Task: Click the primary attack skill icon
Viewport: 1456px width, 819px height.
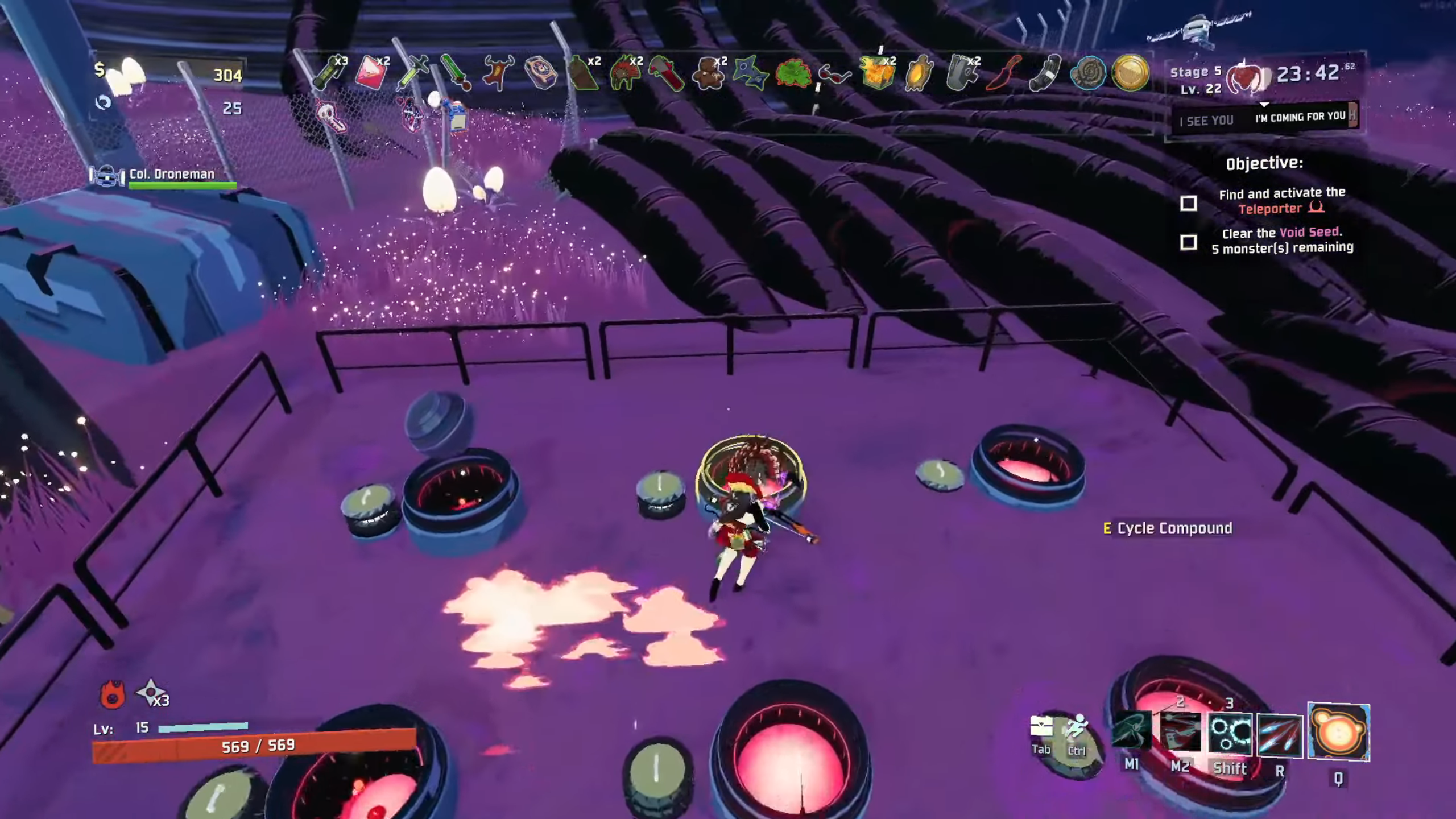Action: tap(1131, 731)
